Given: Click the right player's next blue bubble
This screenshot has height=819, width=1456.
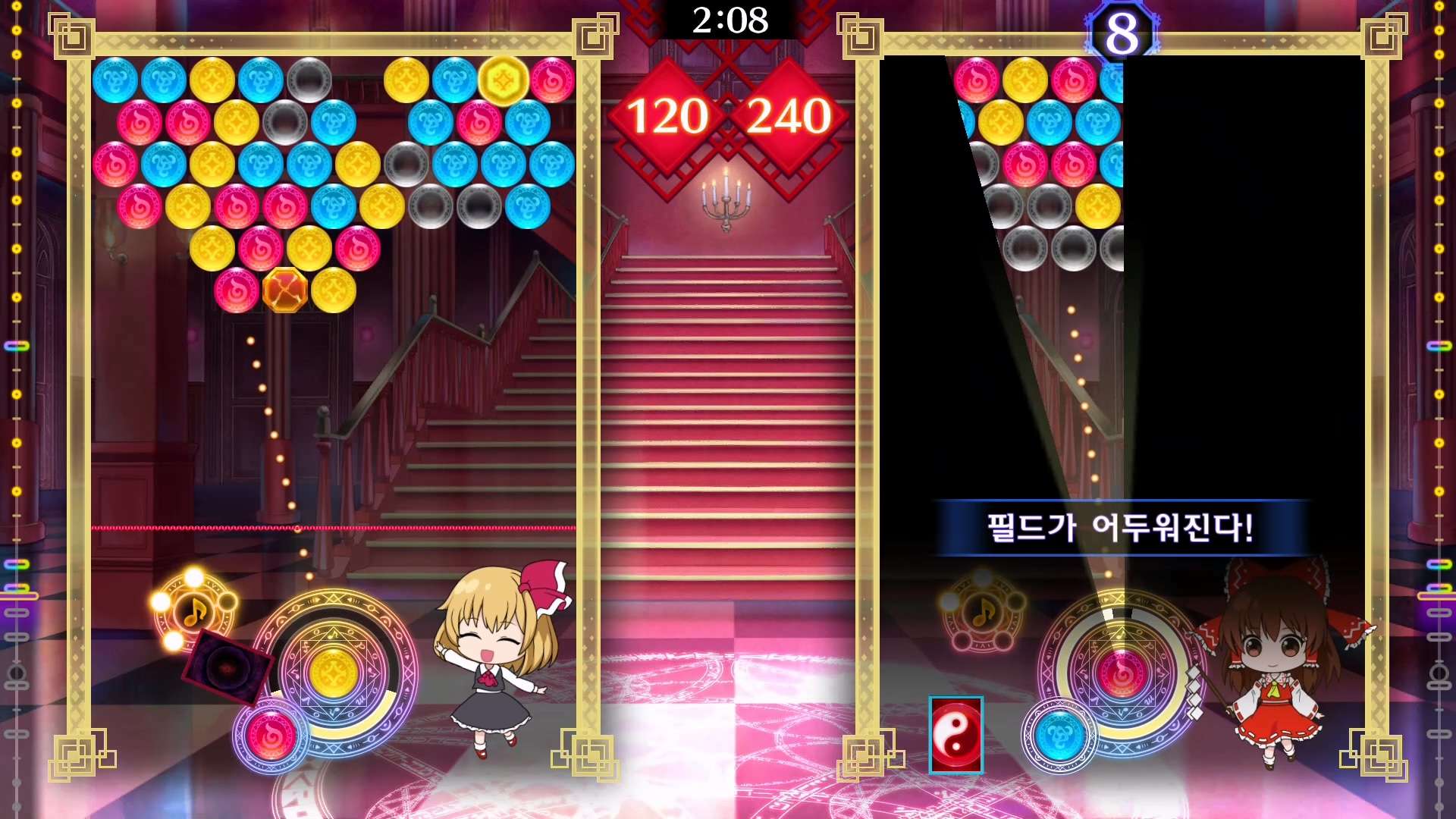Looking at the screenshot, I should click(1059, 736).
